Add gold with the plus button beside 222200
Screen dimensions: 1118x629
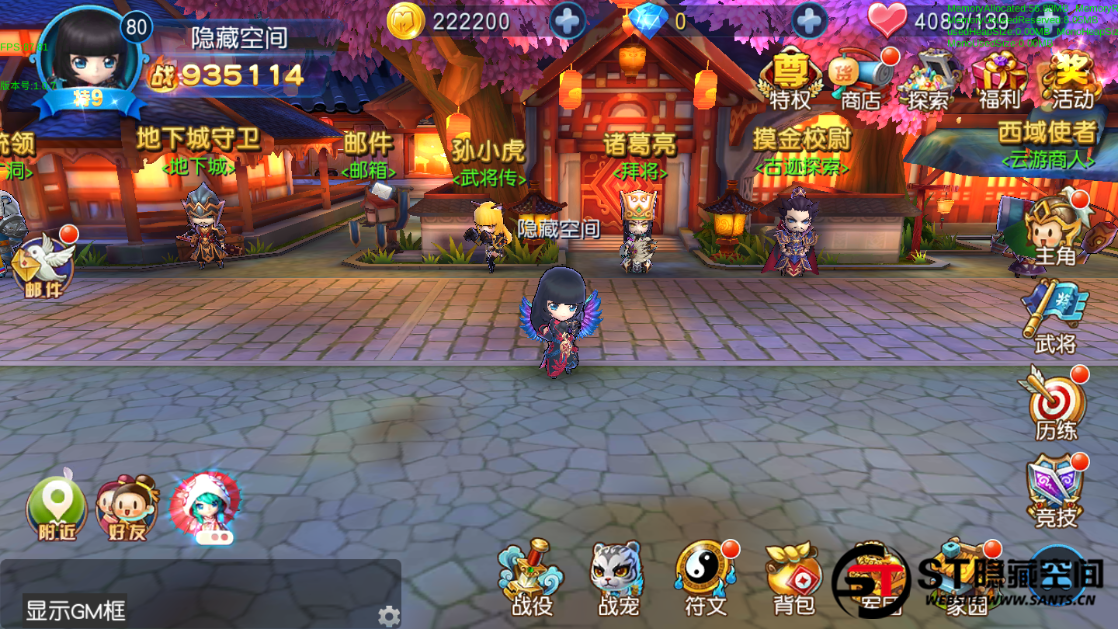[x=567, y=21]
